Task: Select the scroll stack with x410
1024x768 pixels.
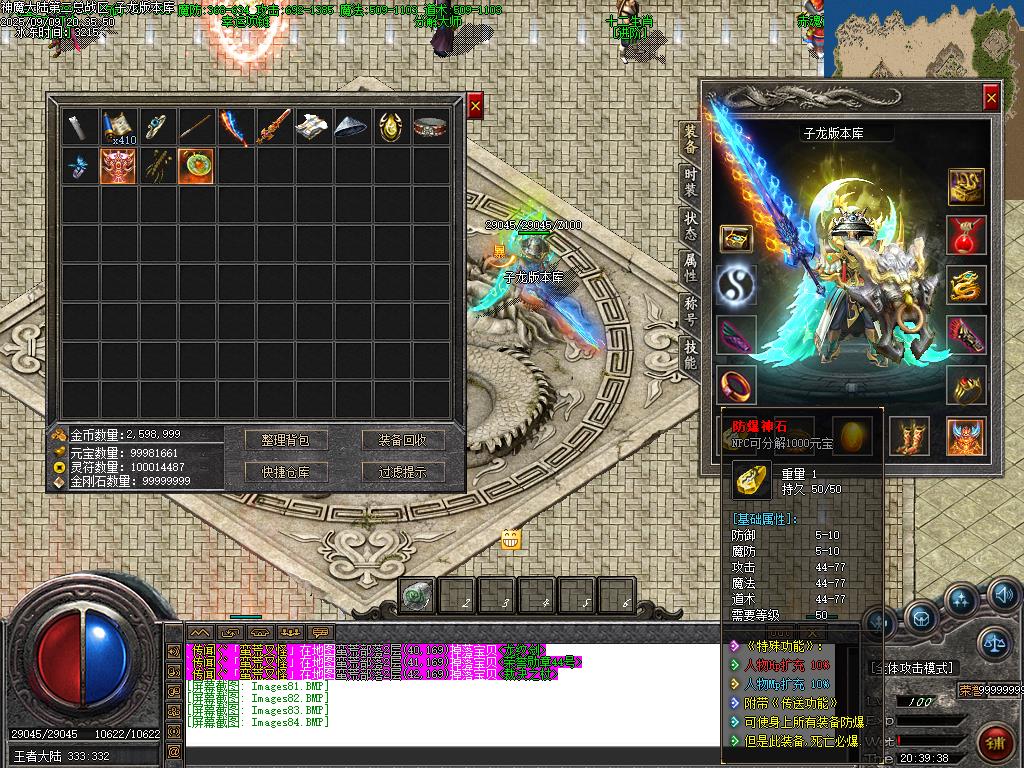Action: pyautogui.click(x=119, y=127)
